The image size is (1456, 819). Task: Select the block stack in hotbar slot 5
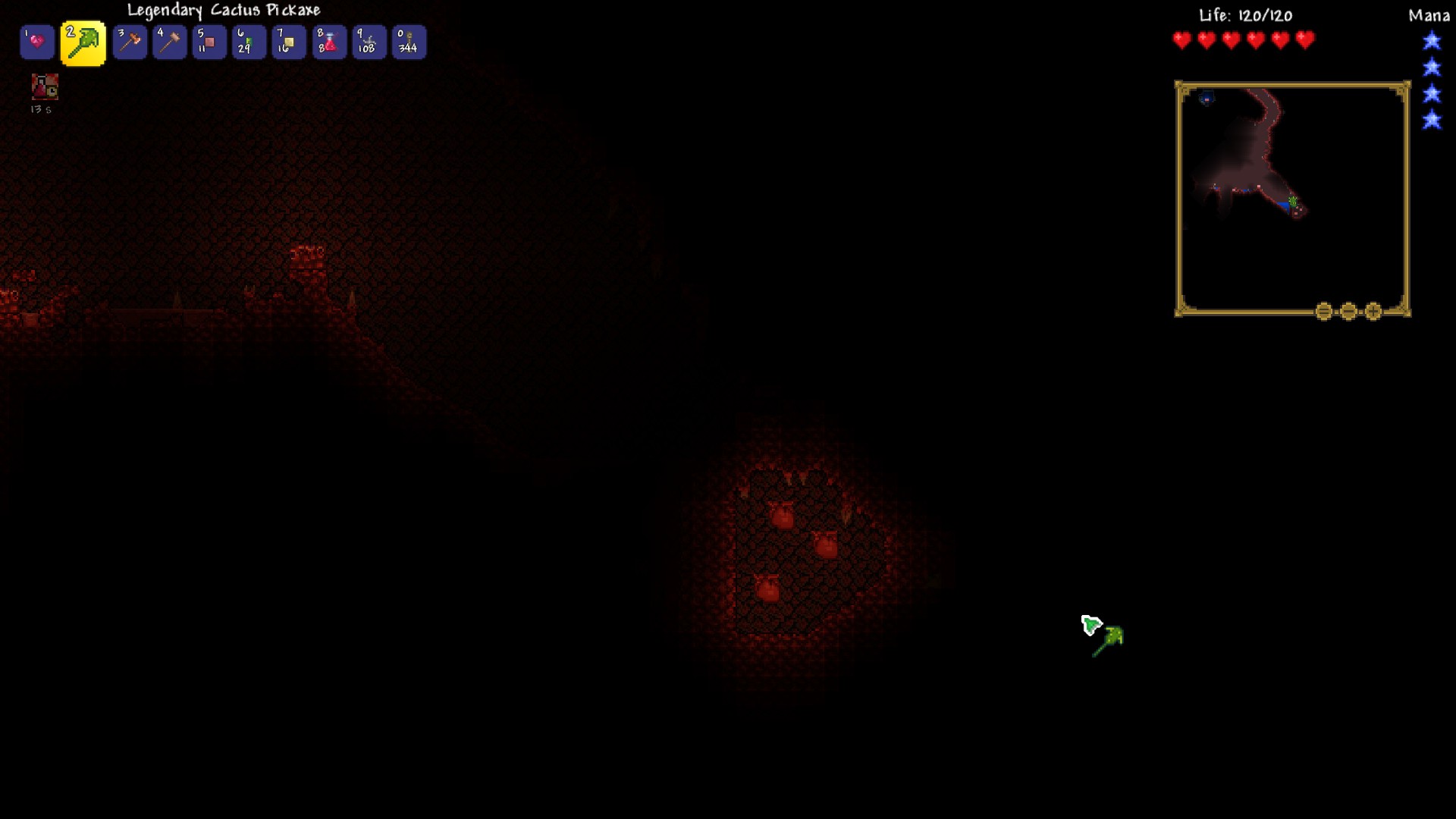[x=209, y=42]
